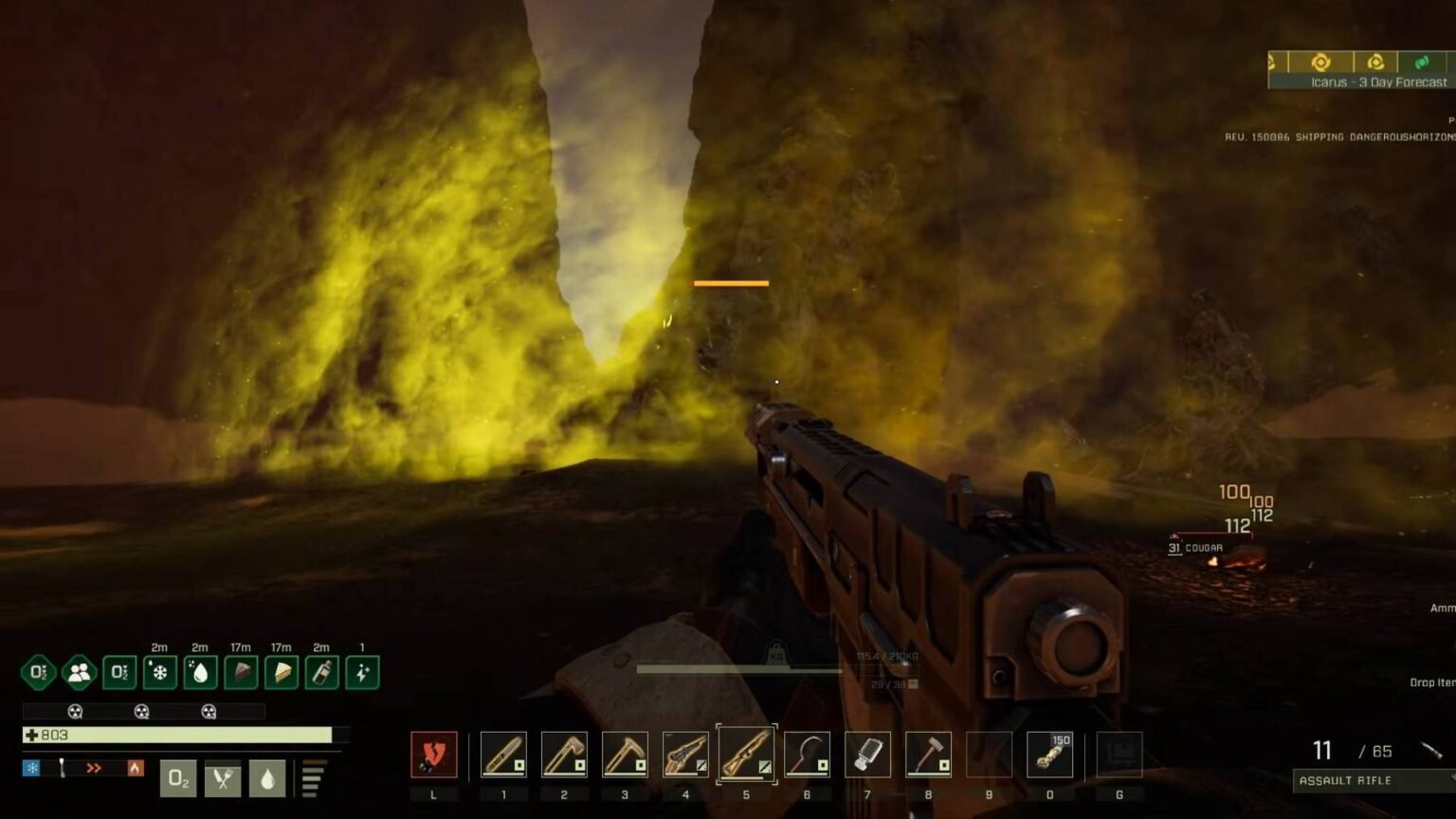Image resolution: width=1456 pixels, height=819 pixels.
Task: Click the snowflake cold indicator on temperature bar
Action: (31, 768)
